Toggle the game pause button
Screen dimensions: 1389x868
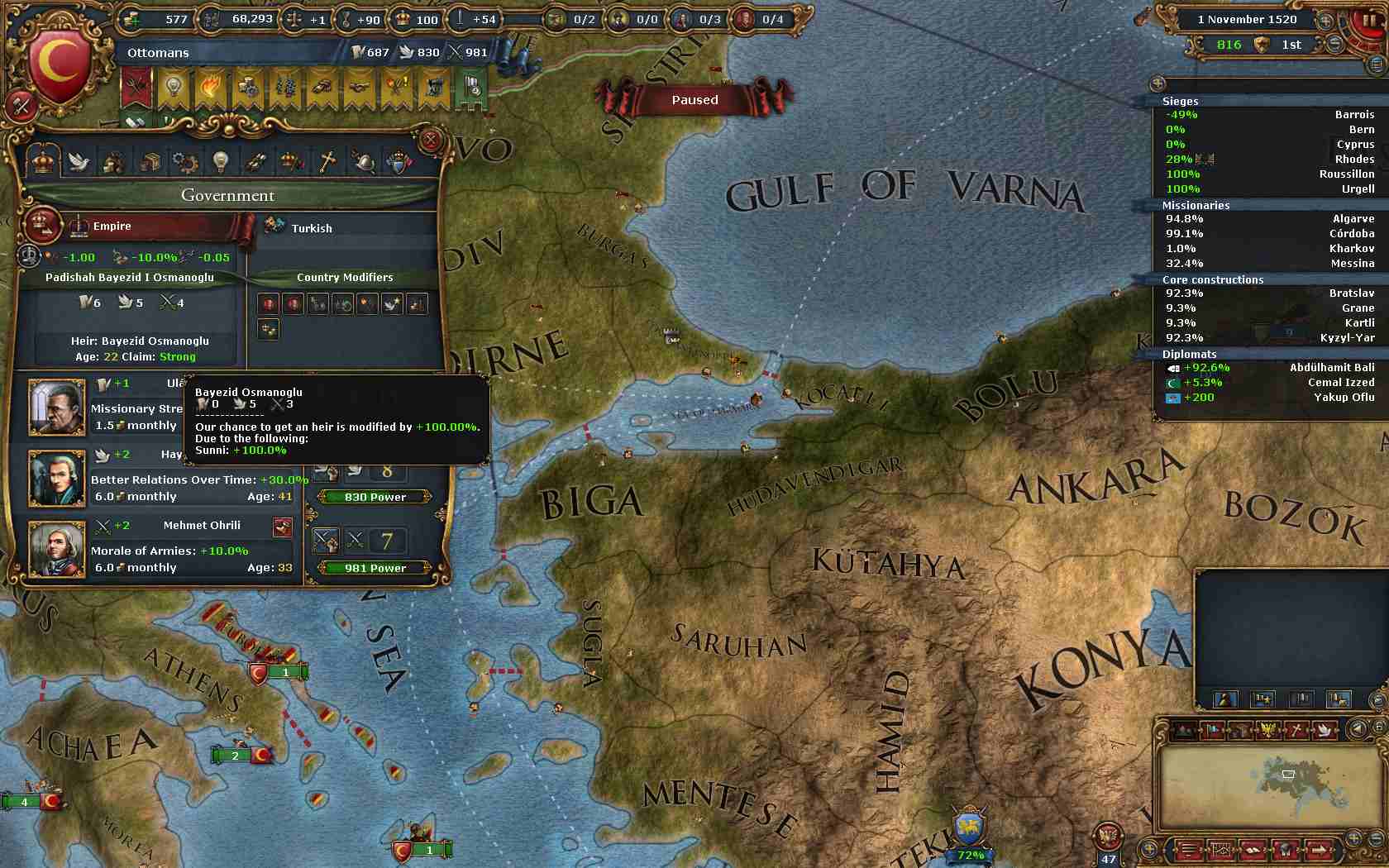[x=1368, y=20]
